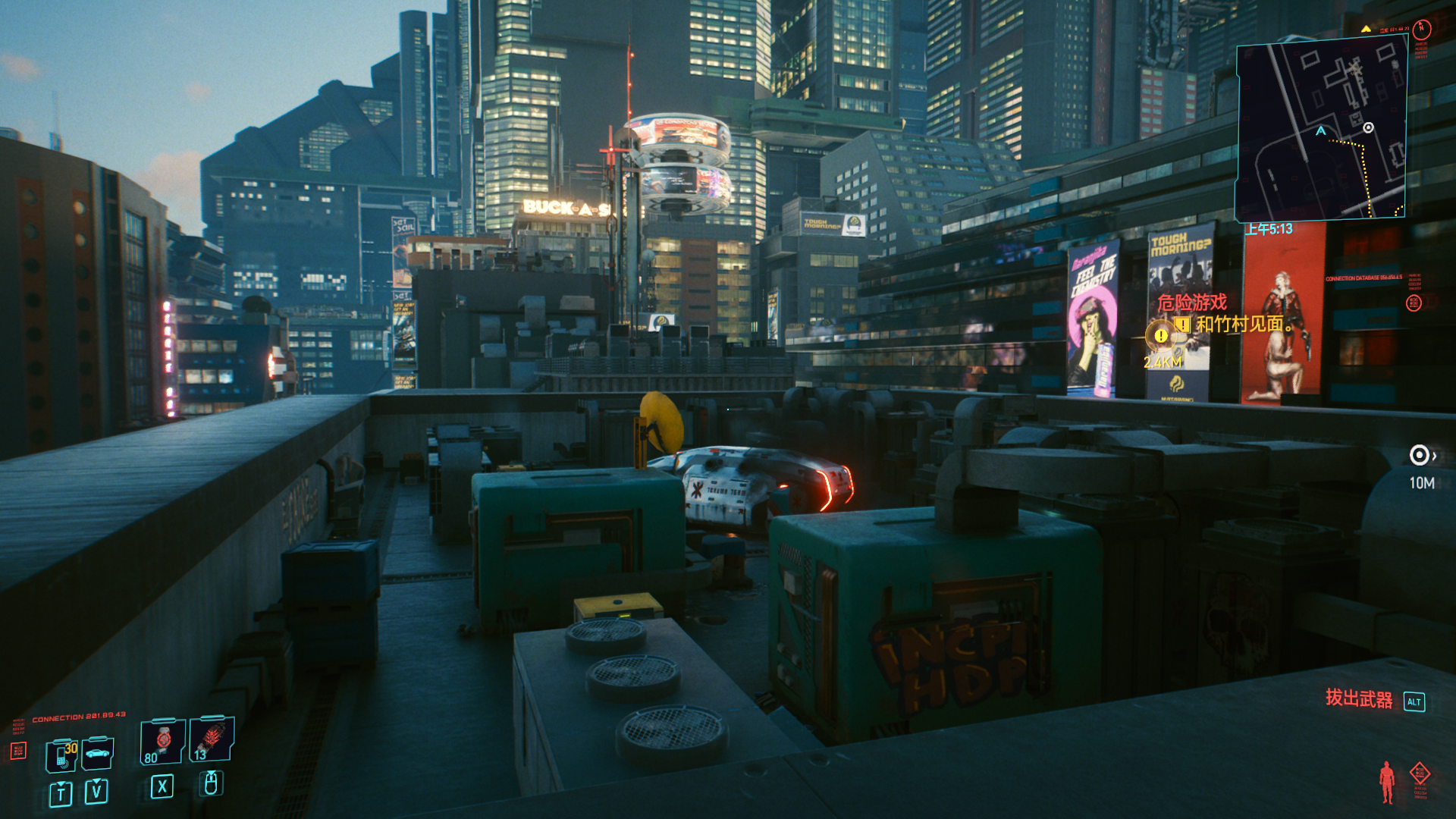Select the grenade slot showing 13
The height and width of the screenshot is (819, 1456).
point(211,740)
